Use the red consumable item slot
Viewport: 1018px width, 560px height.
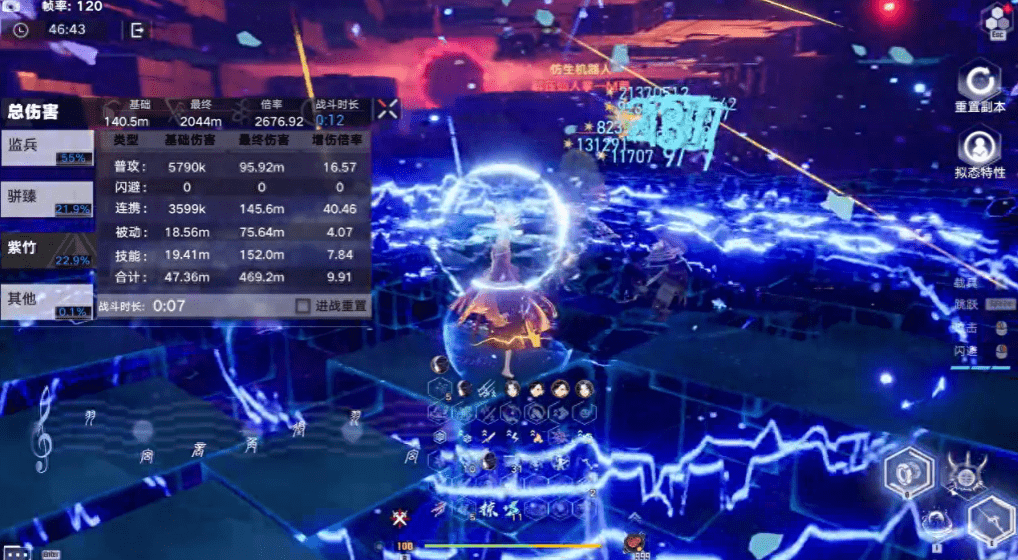coord(634,543)
